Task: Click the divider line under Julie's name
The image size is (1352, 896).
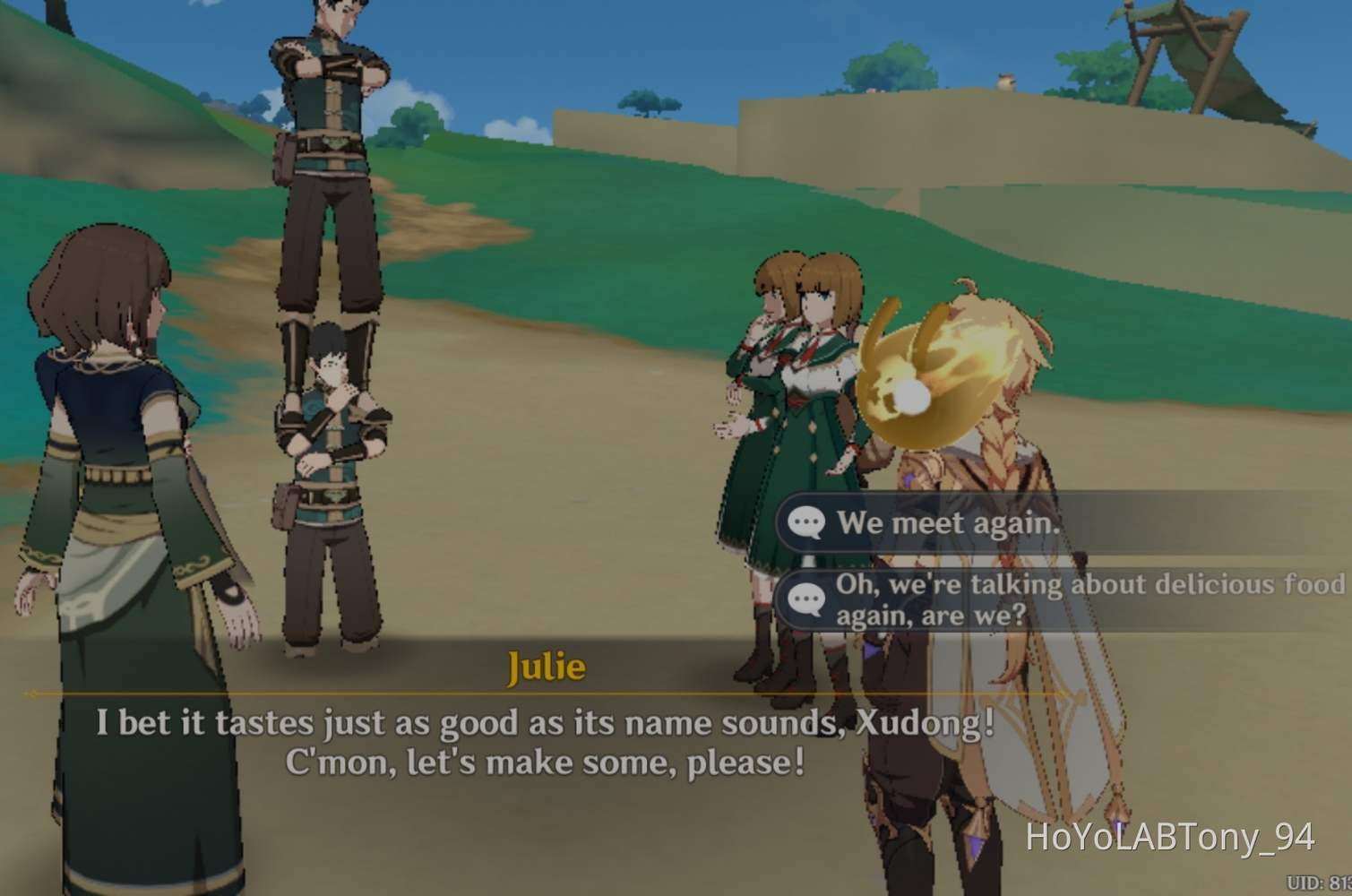Action: (538, 692)
